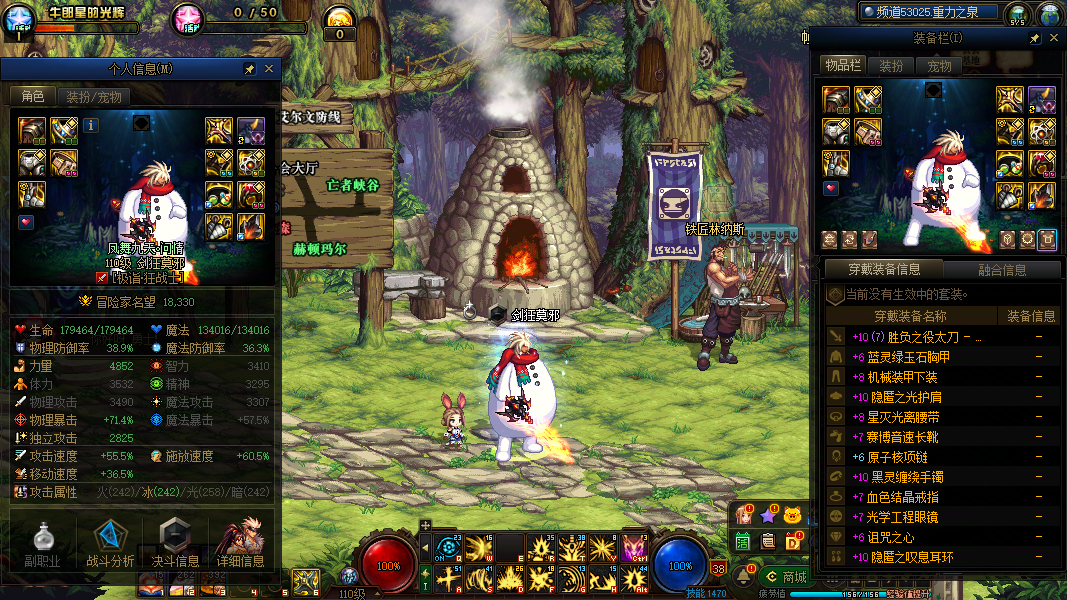Open 战斗分析 combat analysis
1067x600 pixels.
110,545
